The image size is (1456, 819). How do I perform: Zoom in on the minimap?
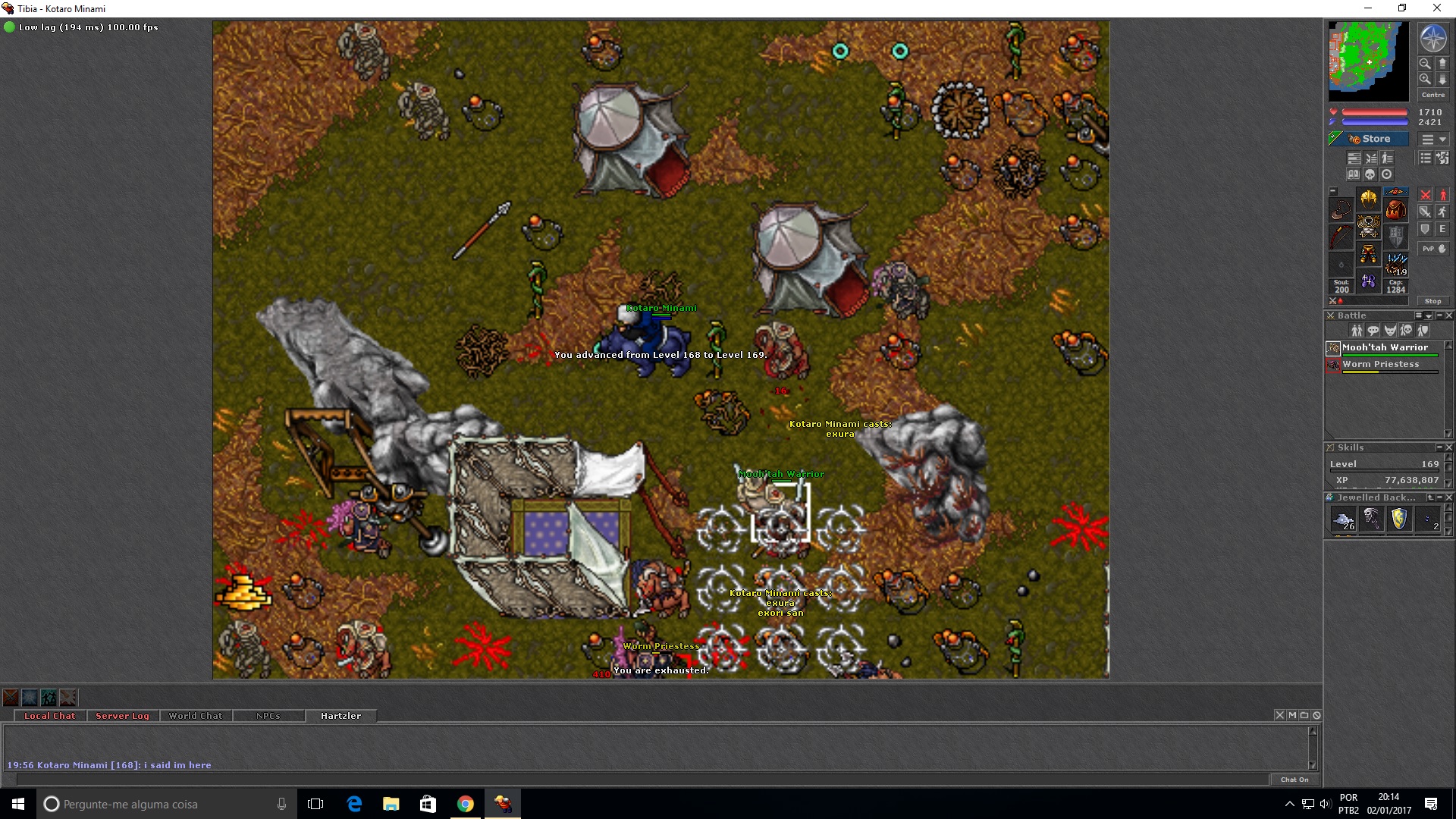point(1425,64)
